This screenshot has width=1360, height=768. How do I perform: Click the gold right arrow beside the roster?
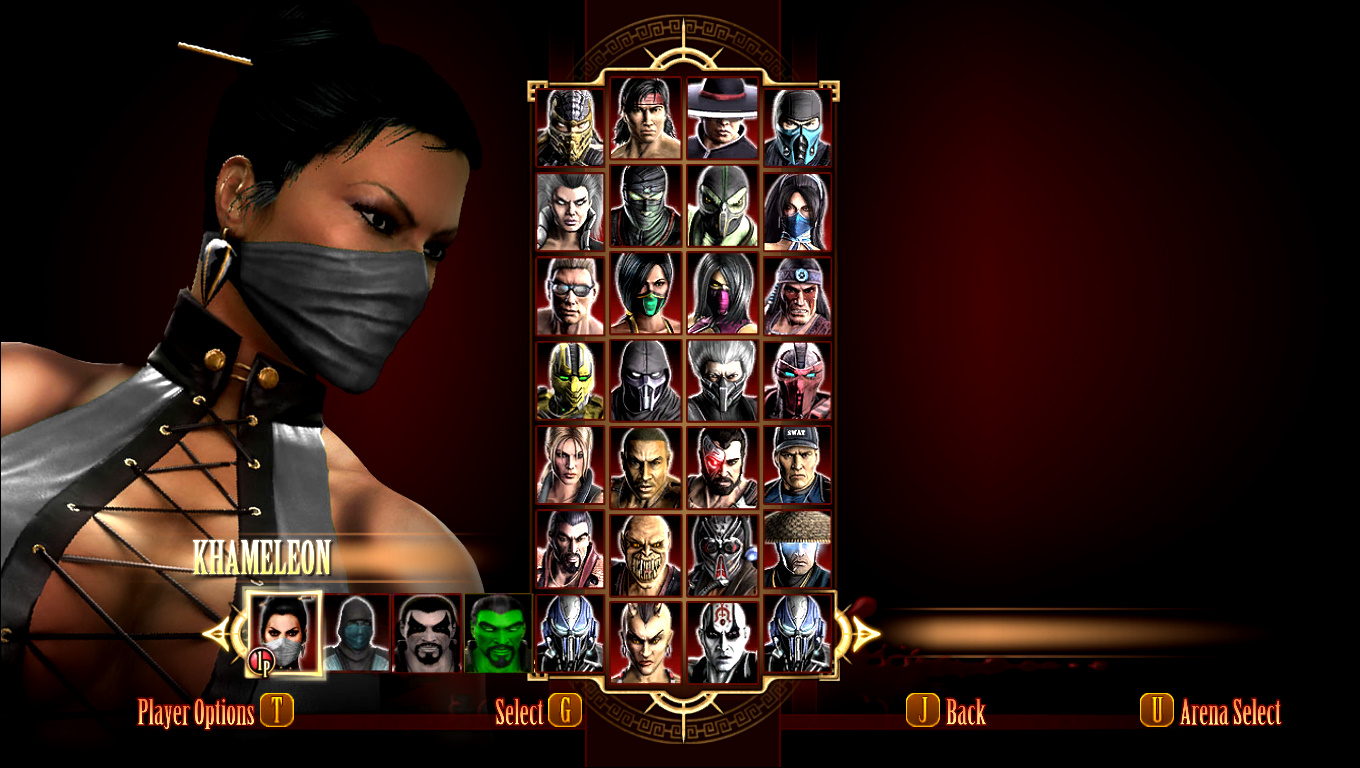click(862, 632)
